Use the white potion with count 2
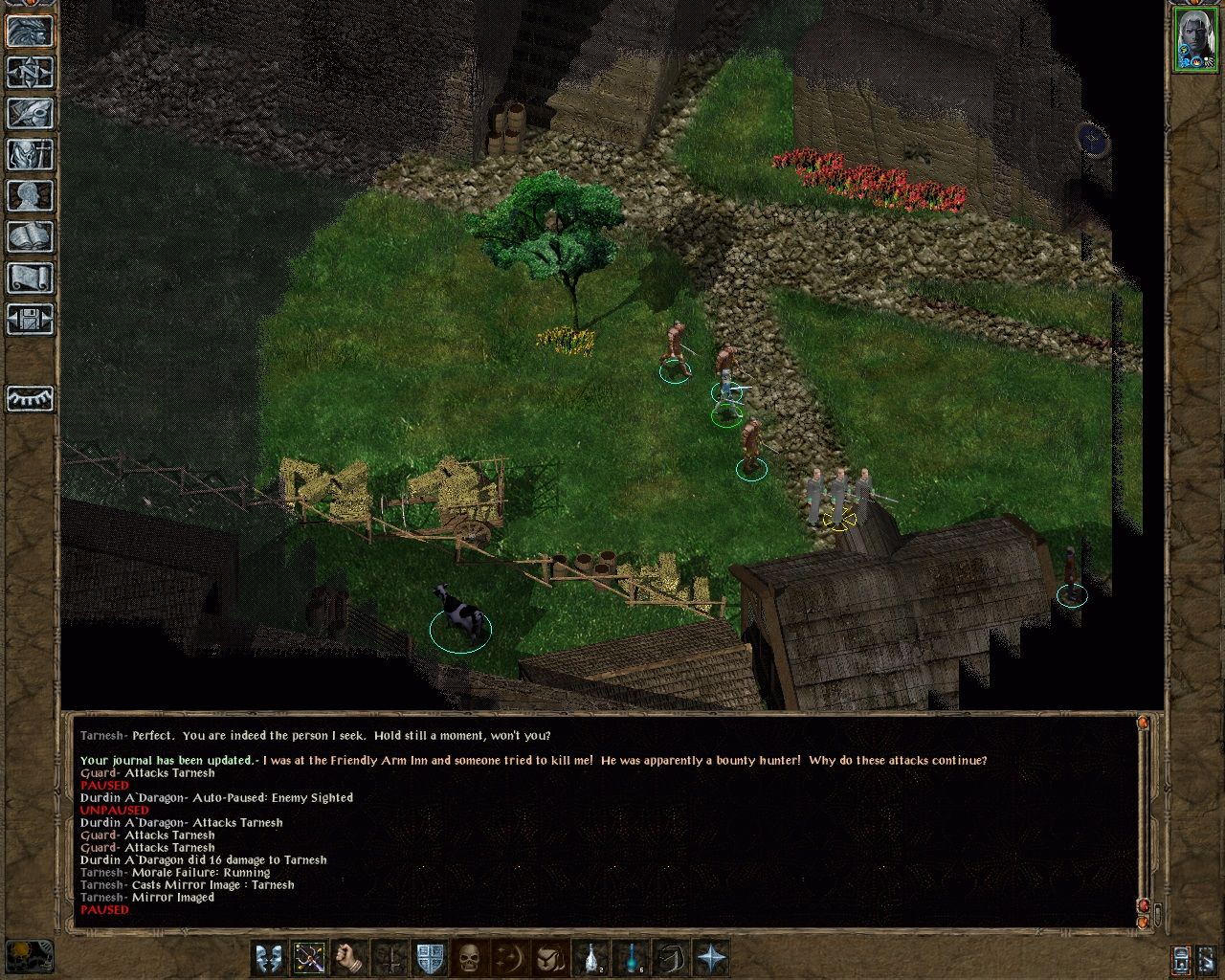The height and width of the screenshot is (980, 1225). click(x=593, y=958)
